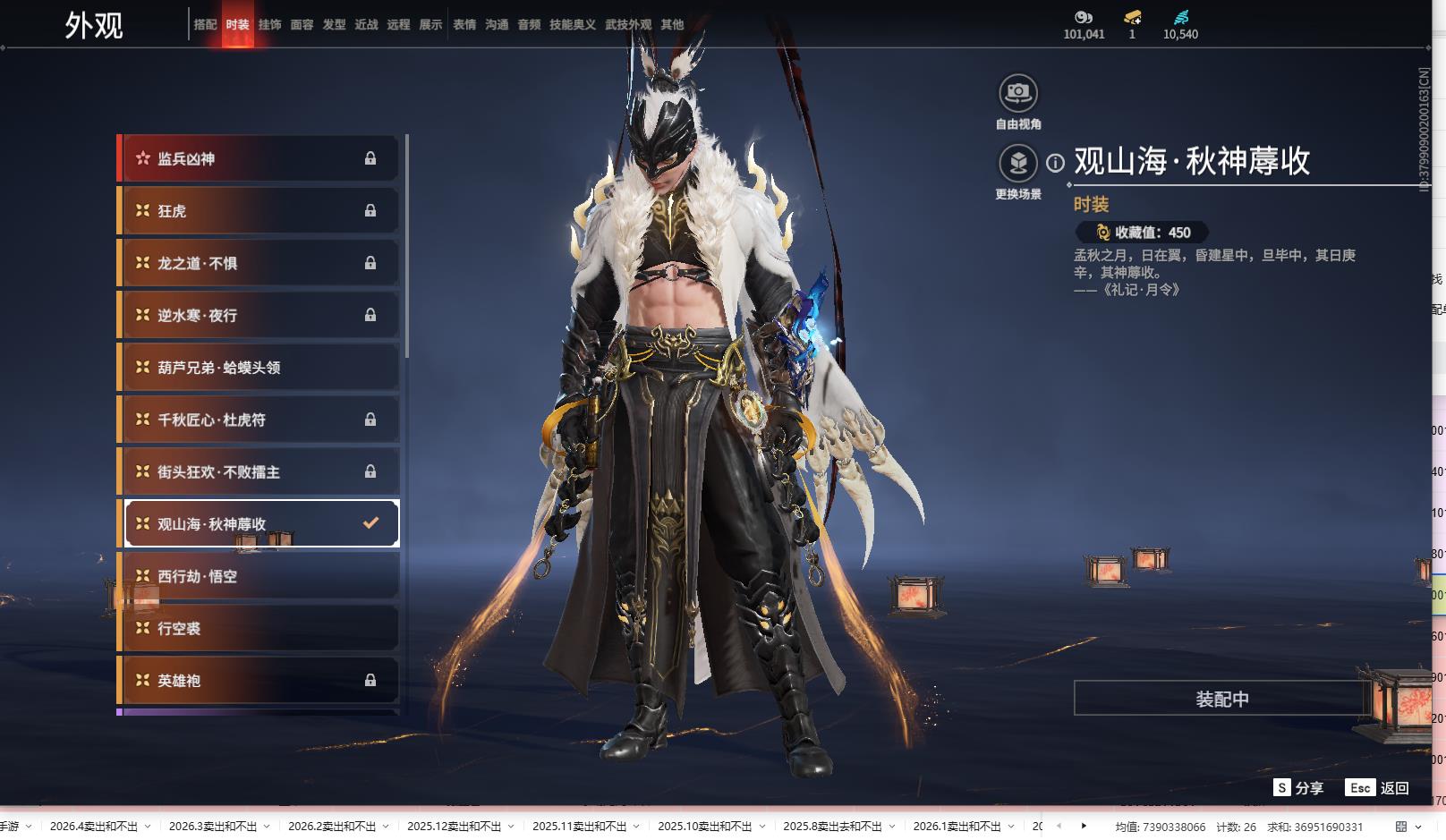Viewport: 1446px width, 840px height.
Task: Pick the 逆水寒·夜行 outfit
Action: pyautogui.click(x=259, y=315)
